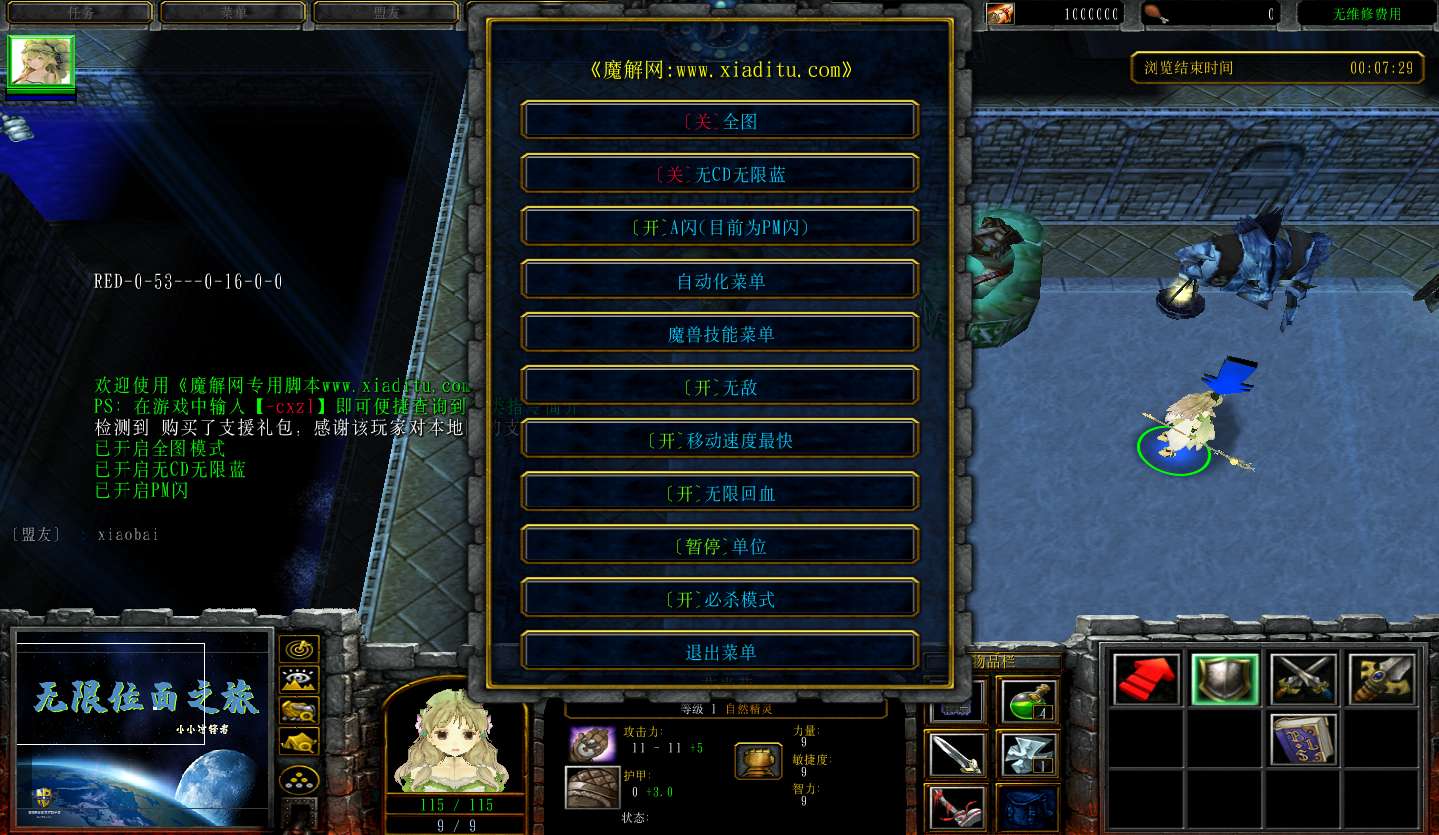Toggle the 无CD无限蓝 option
This screenshot has height=835, width=1439.
pos(719,174)
